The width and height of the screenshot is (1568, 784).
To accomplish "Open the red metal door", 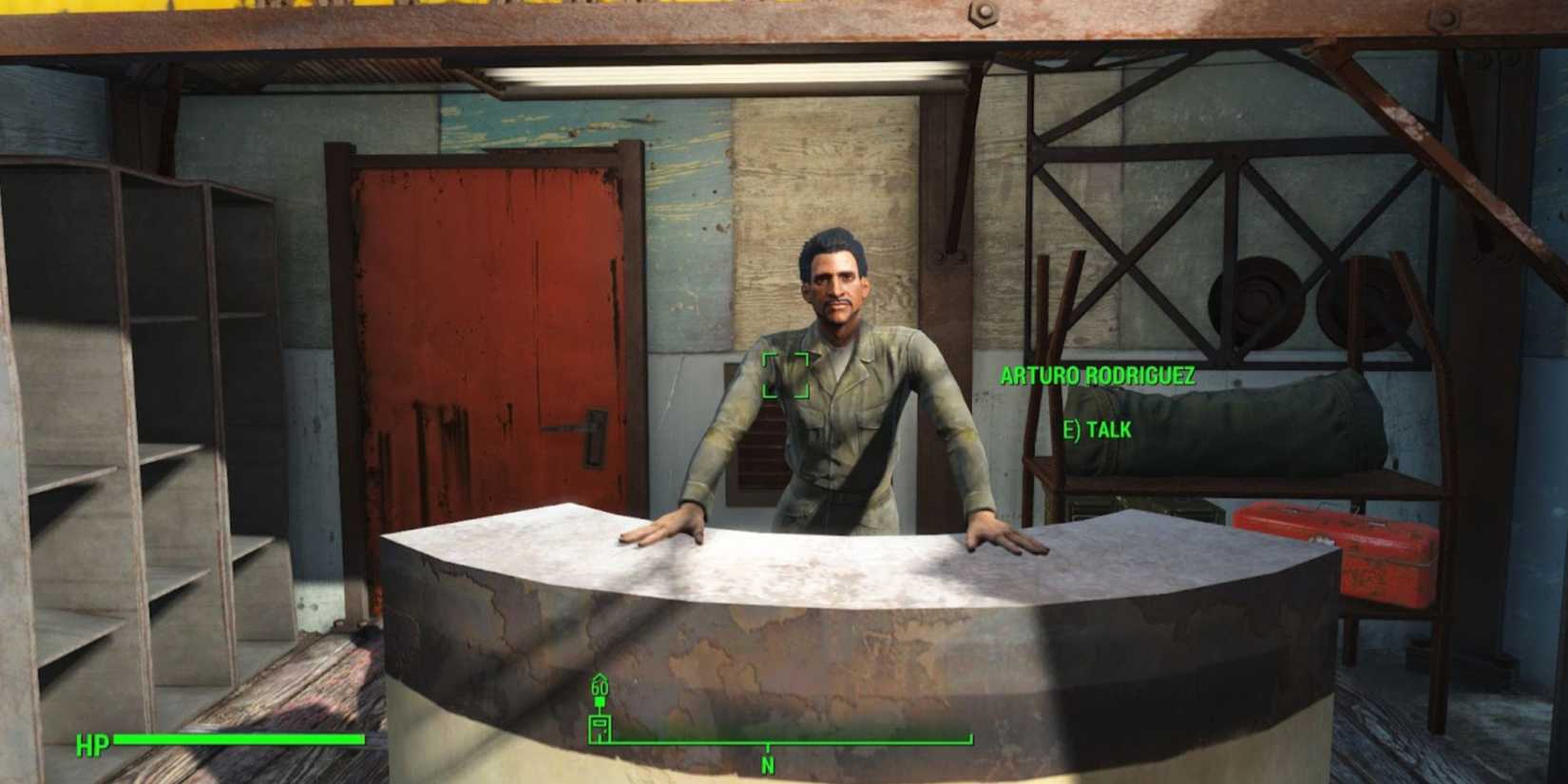I will pos(485,333).
